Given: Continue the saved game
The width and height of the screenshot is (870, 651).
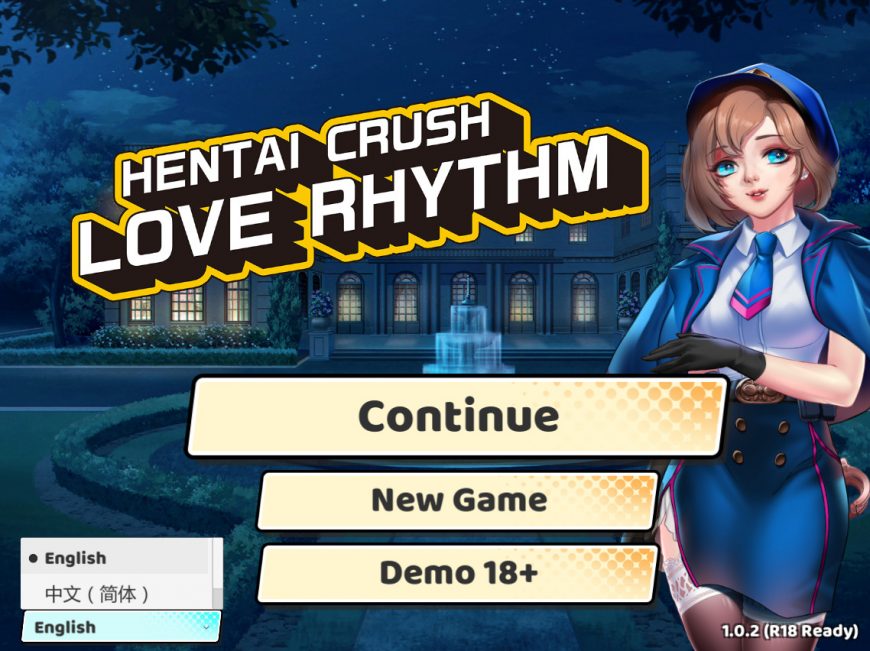Looking at the screenshot, I should (x=458, y=416).
